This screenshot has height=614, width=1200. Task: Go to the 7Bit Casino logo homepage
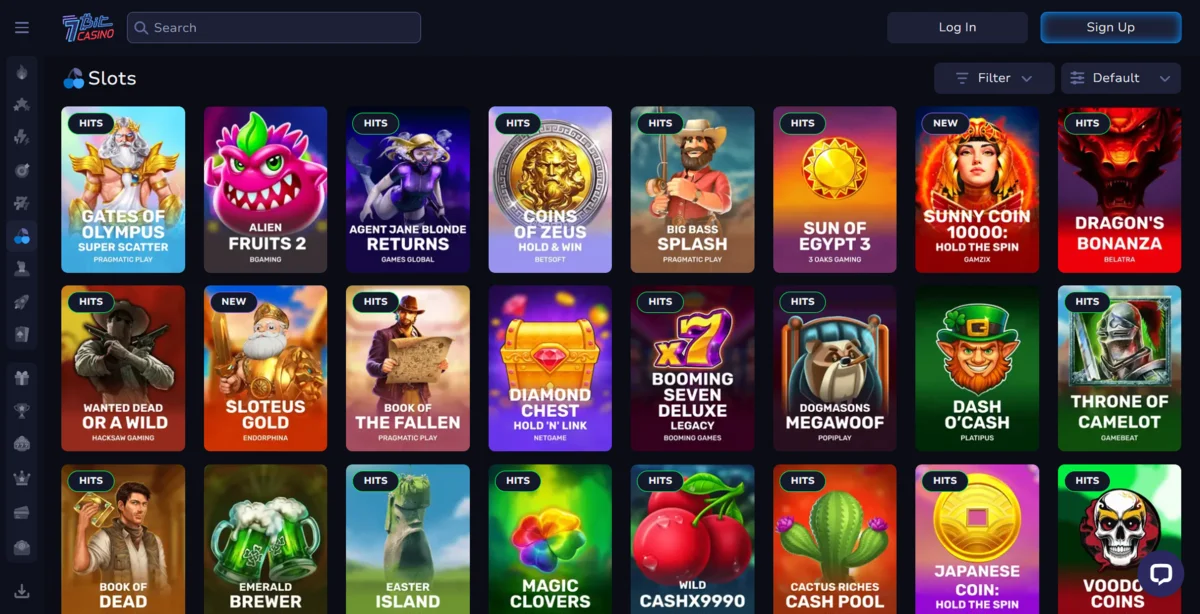88,28
